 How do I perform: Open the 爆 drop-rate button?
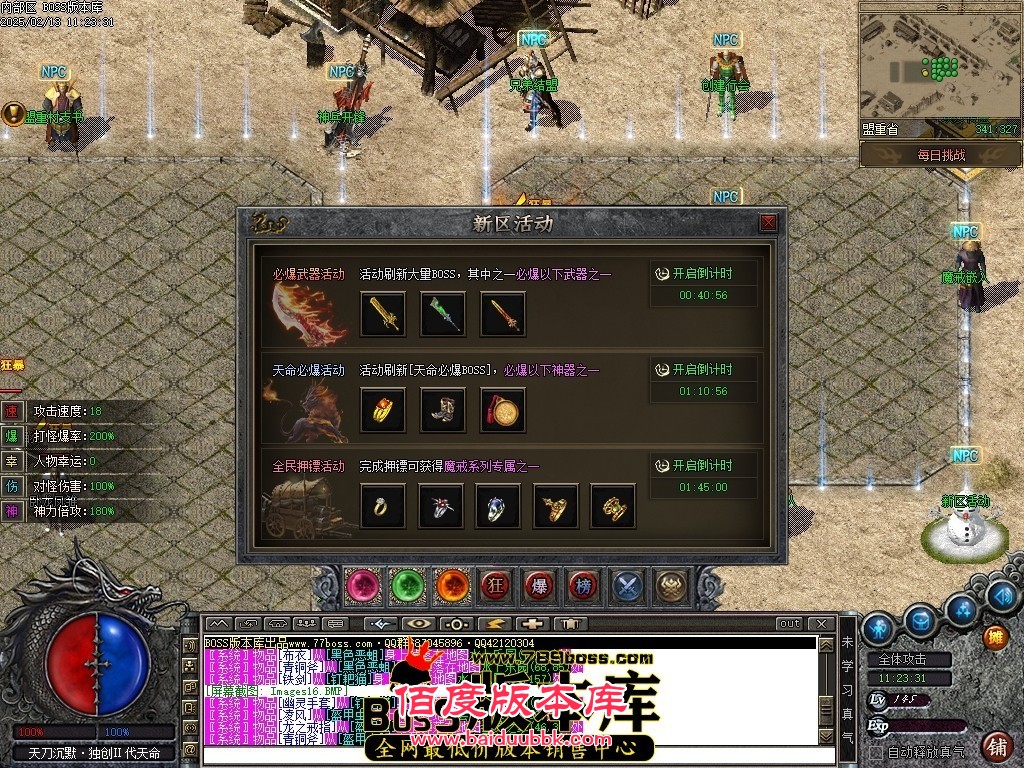[539, 585]
